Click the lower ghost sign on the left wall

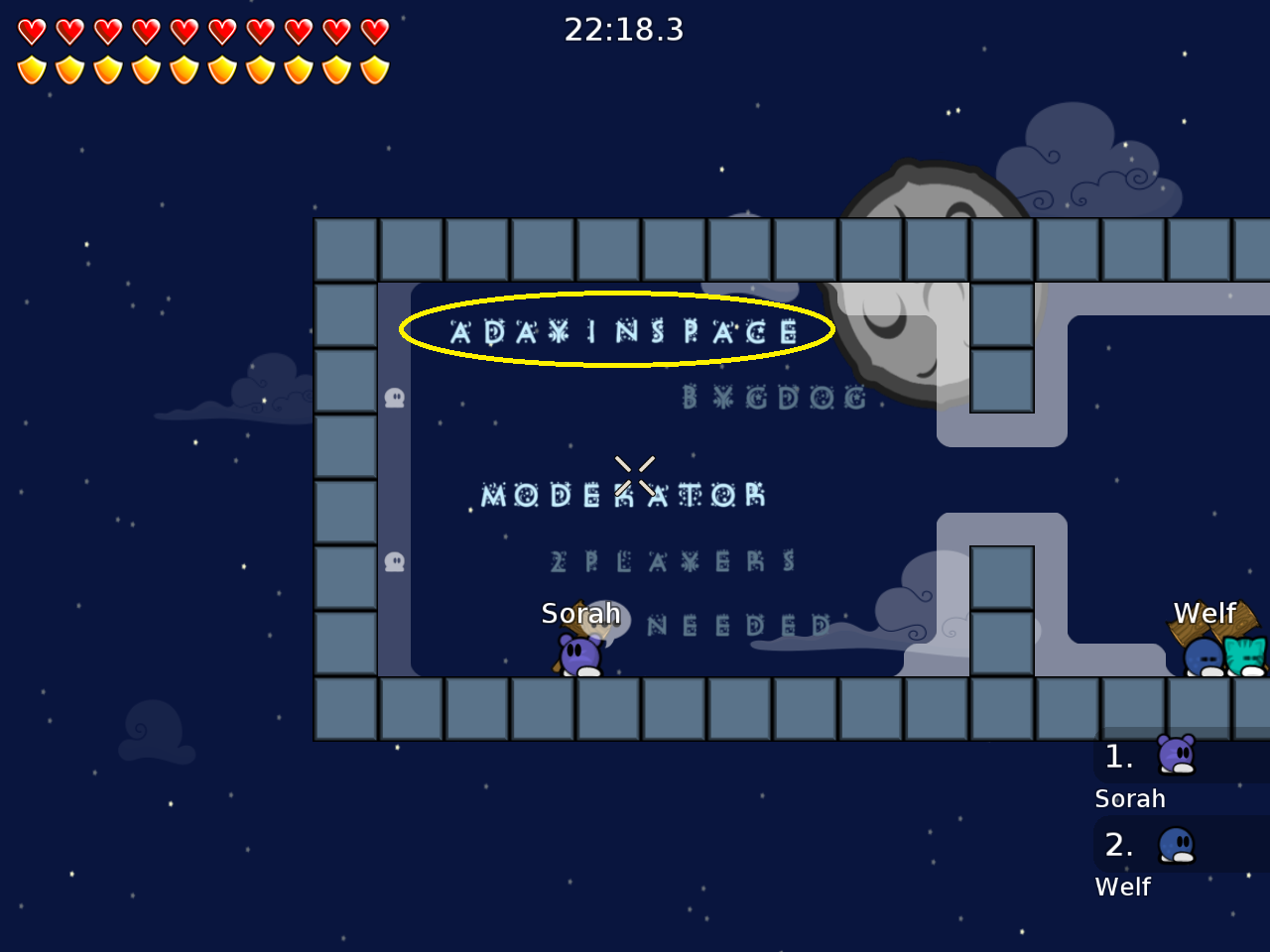point(396,561)
